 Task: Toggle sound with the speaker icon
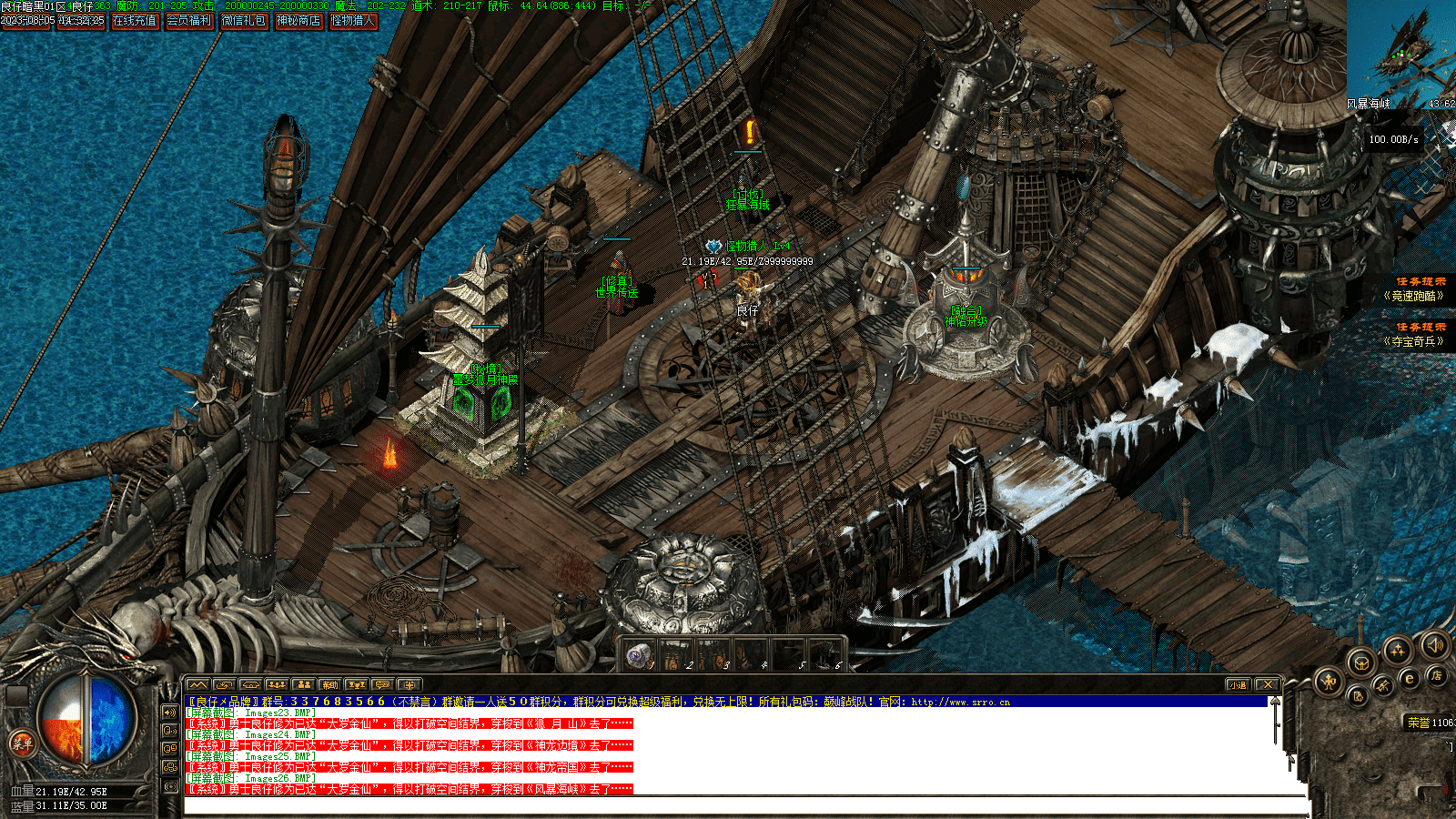[x=1435, y=645]
